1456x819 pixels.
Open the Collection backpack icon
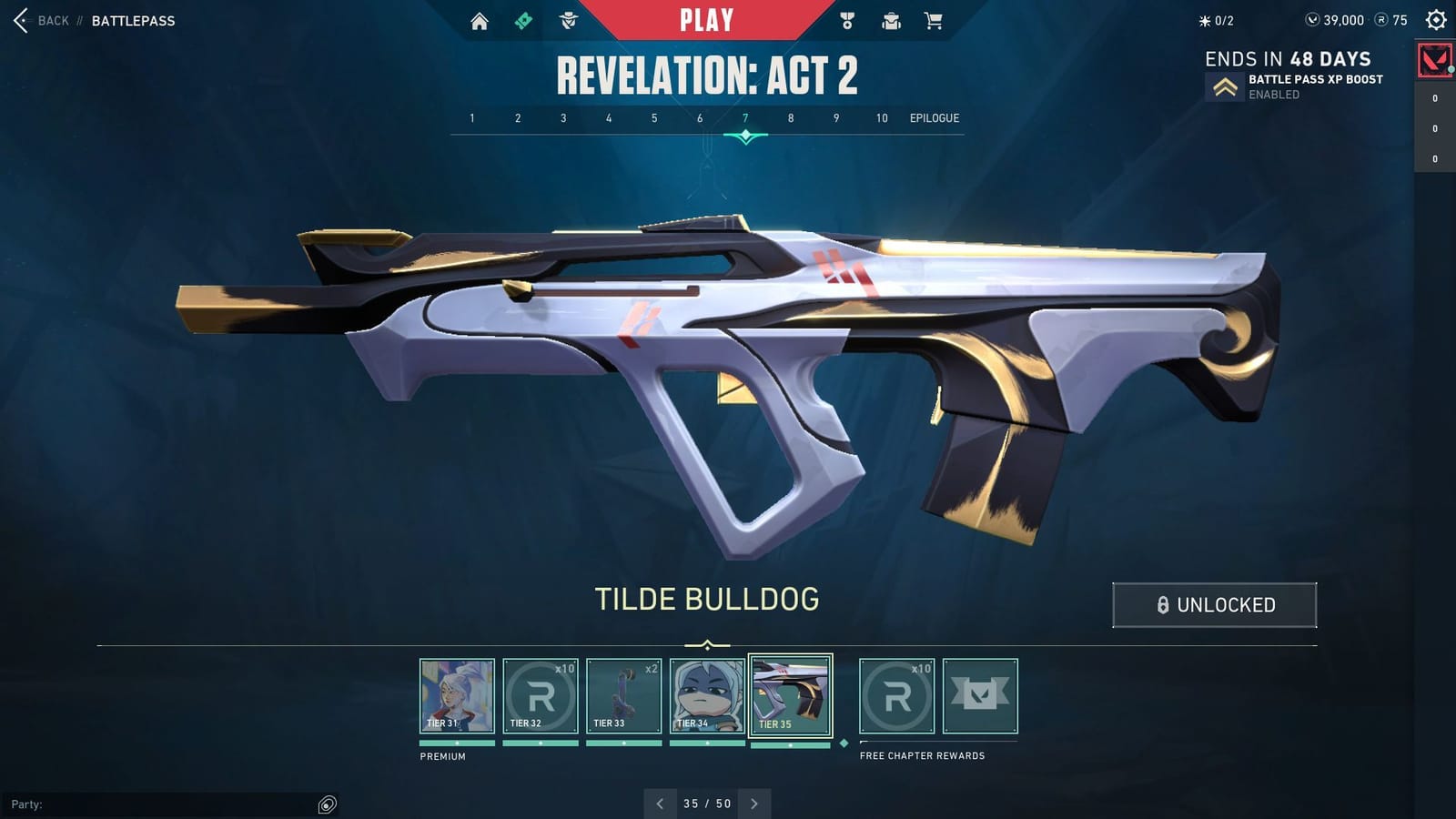889,20
